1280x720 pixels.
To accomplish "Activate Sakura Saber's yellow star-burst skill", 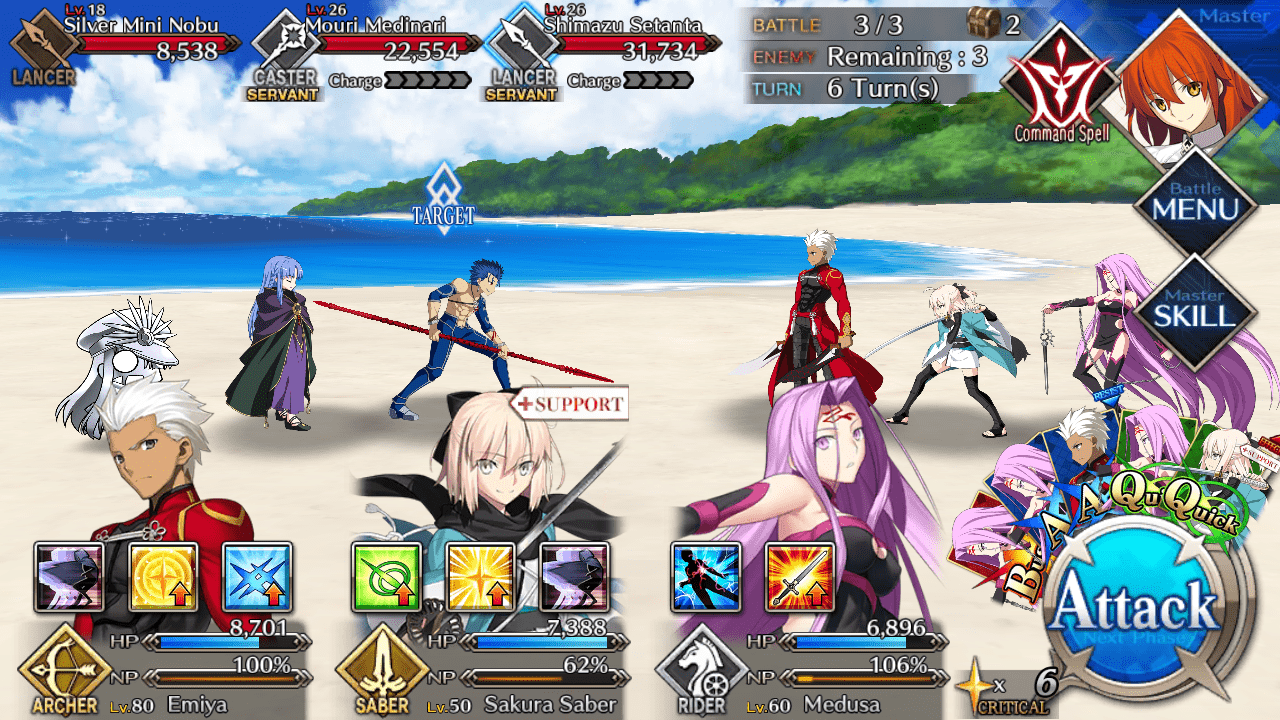I will pos(480,577).
